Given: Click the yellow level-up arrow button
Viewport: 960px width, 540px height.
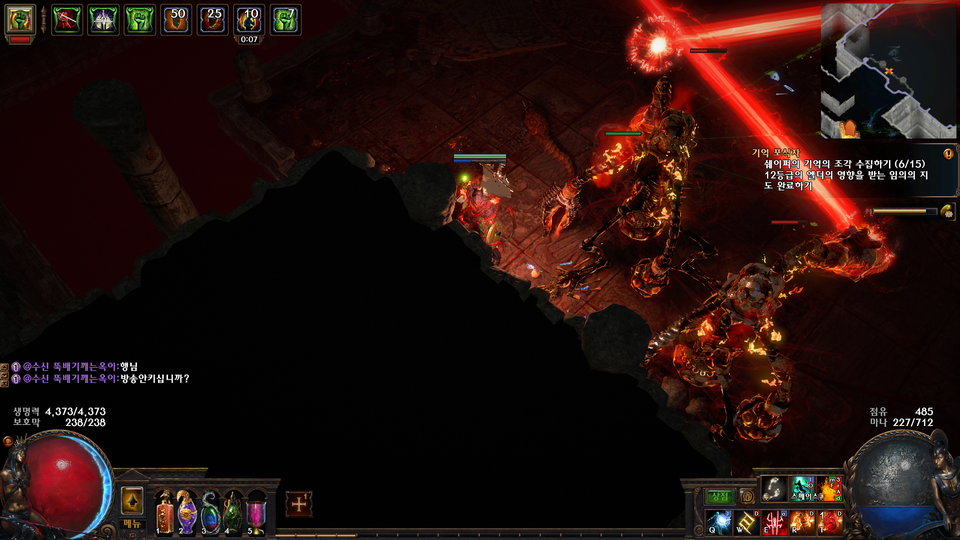Looking at the screenshot, I should 133,500.
